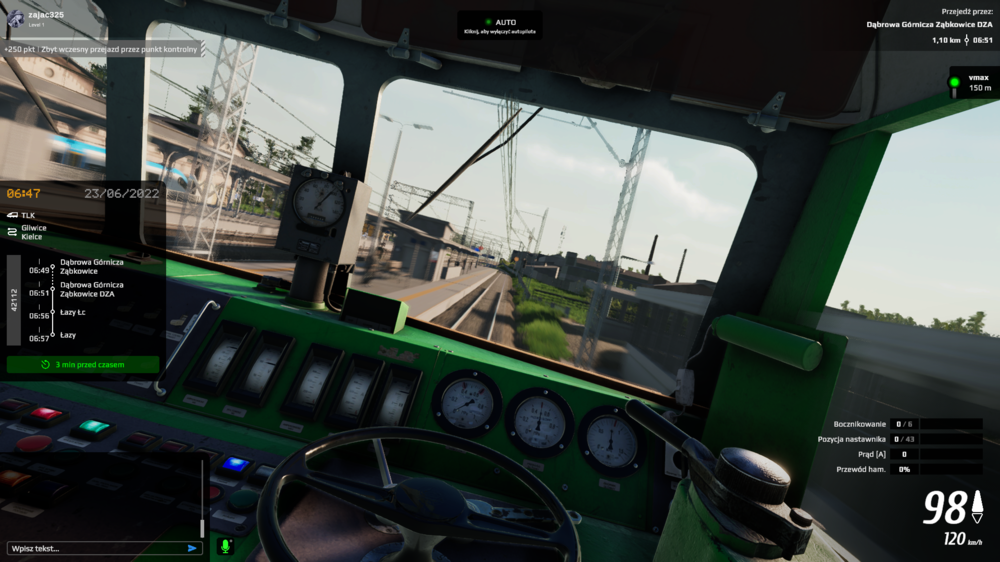The height and width of the screenshot is (562, 1000).
Task: Turn off the AUTO autopilot button
Action: click(x=500, y=25)
